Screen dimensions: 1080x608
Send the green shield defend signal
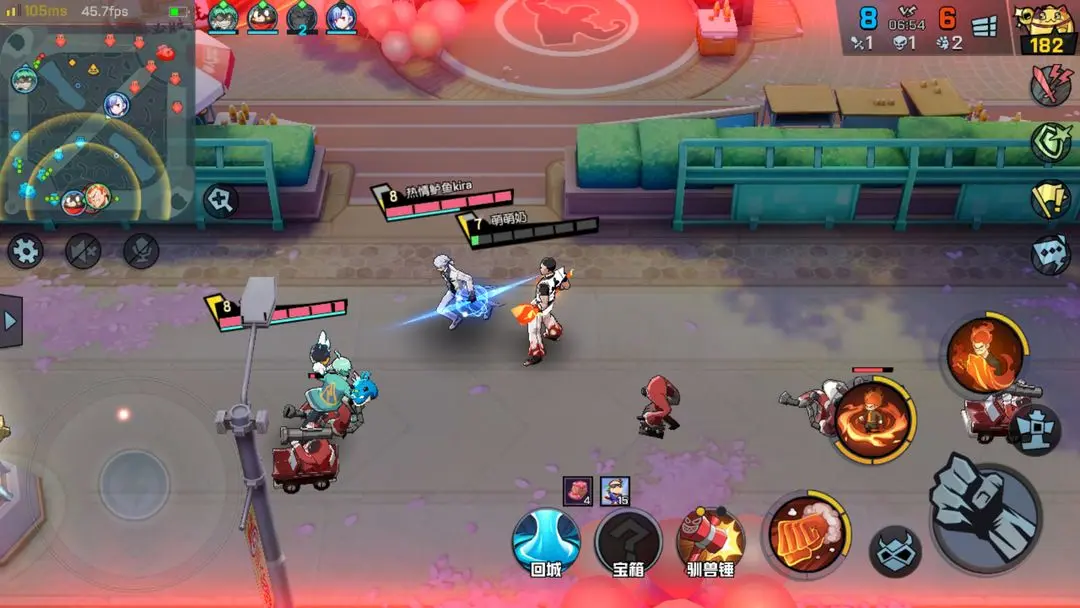pos(1051,142)
